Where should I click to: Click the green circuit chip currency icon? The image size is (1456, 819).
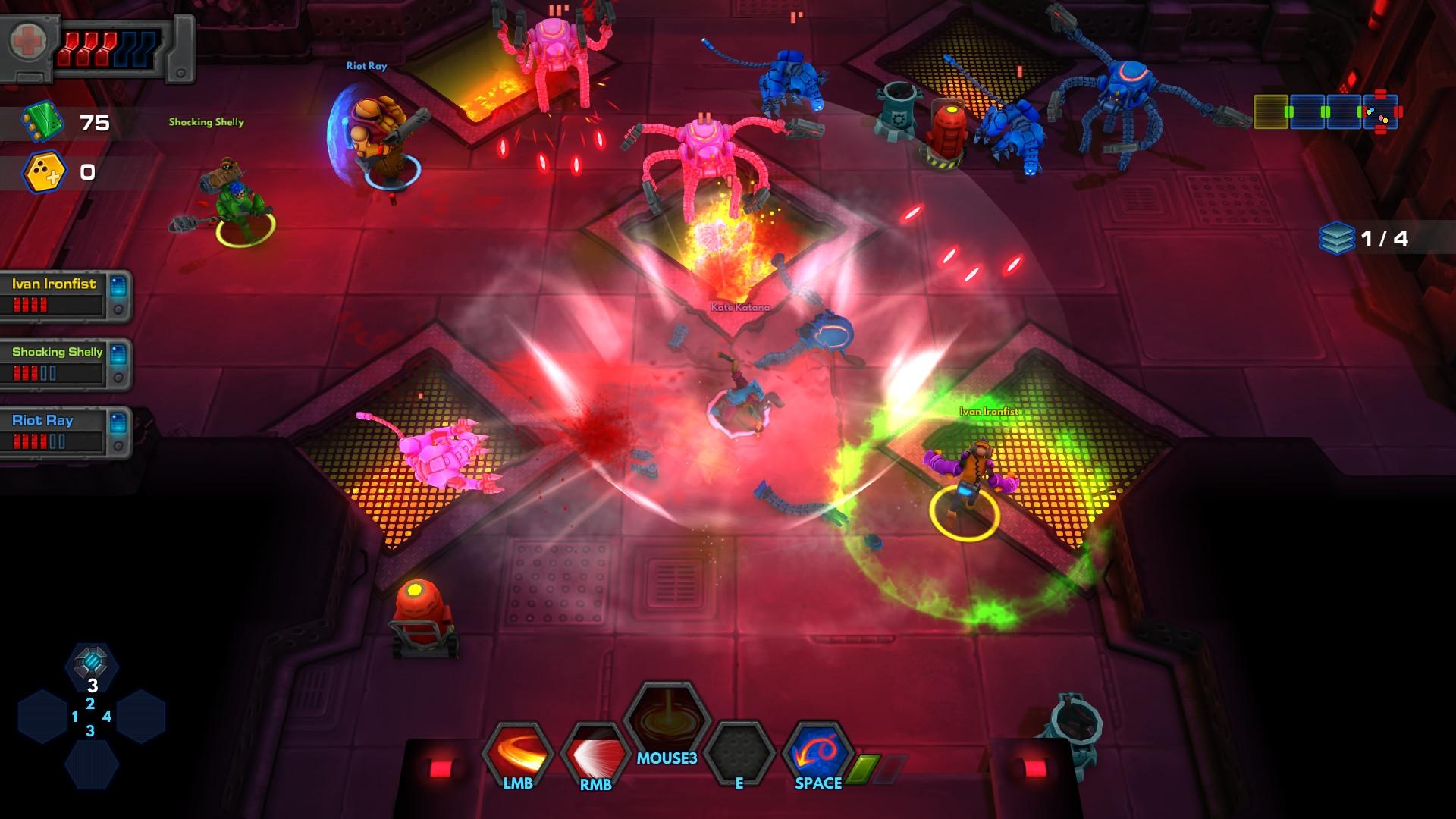[x=42, y=123]
